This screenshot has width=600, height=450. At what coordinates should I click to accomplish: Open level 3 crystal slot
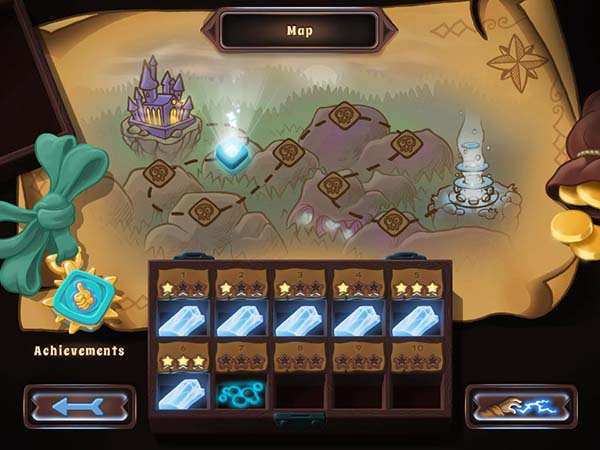[299, 317]
